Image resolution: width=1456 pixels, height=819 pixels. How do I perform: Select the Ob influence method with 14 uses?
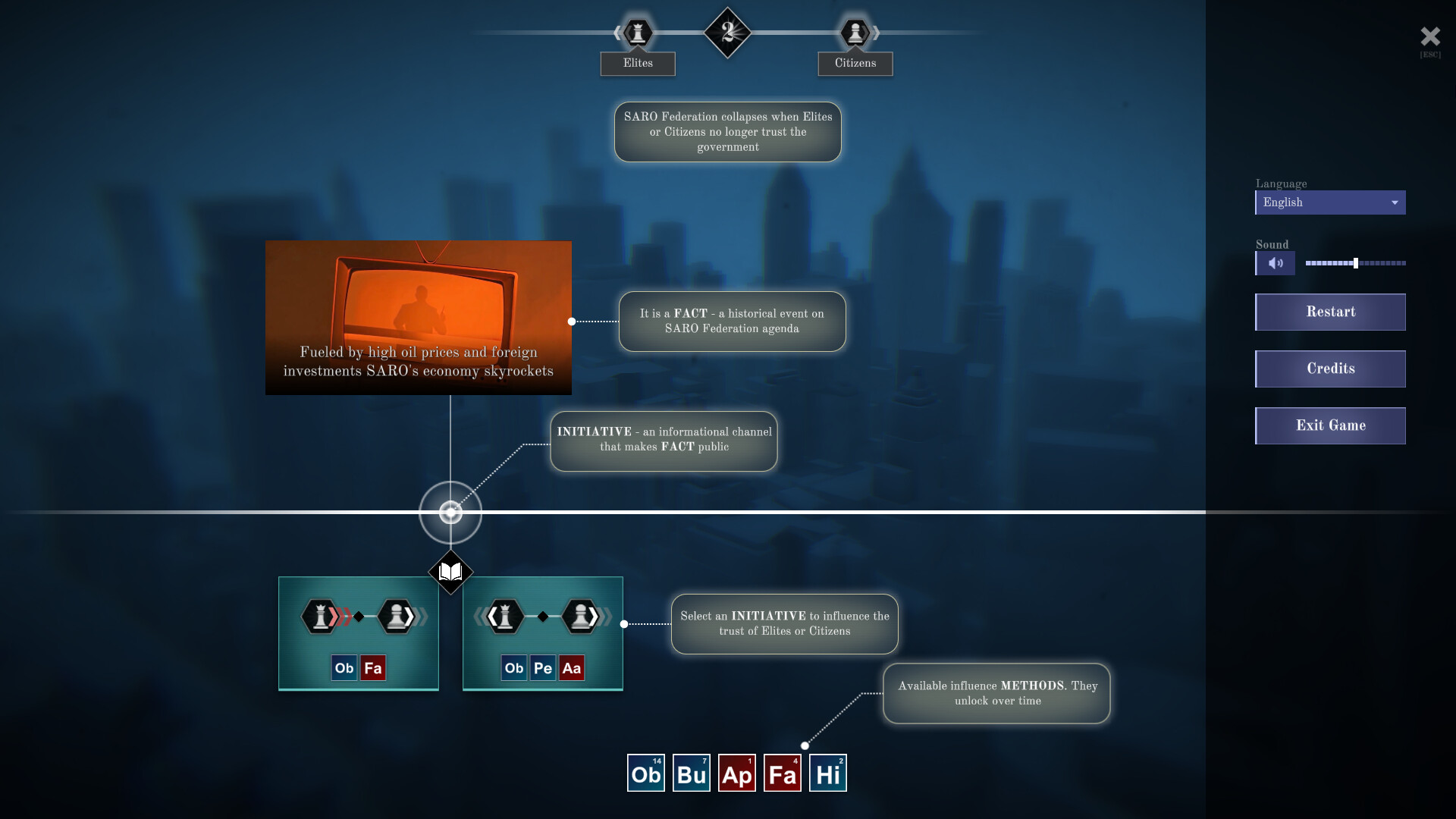(645, 772)
